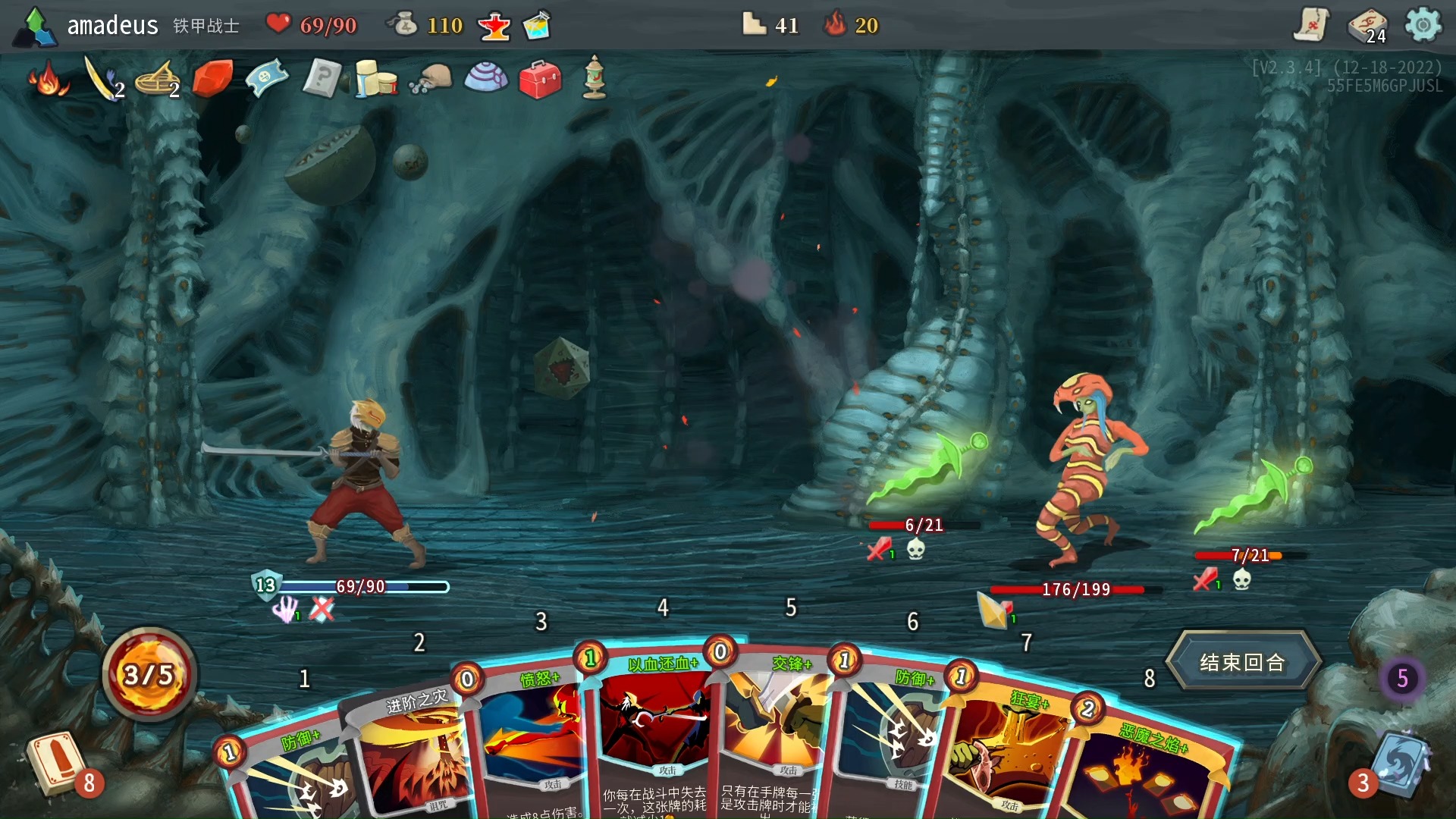Screen dimensions: 1456x819
Task: Open the map scroll
Action: (x=1310, y=25)
